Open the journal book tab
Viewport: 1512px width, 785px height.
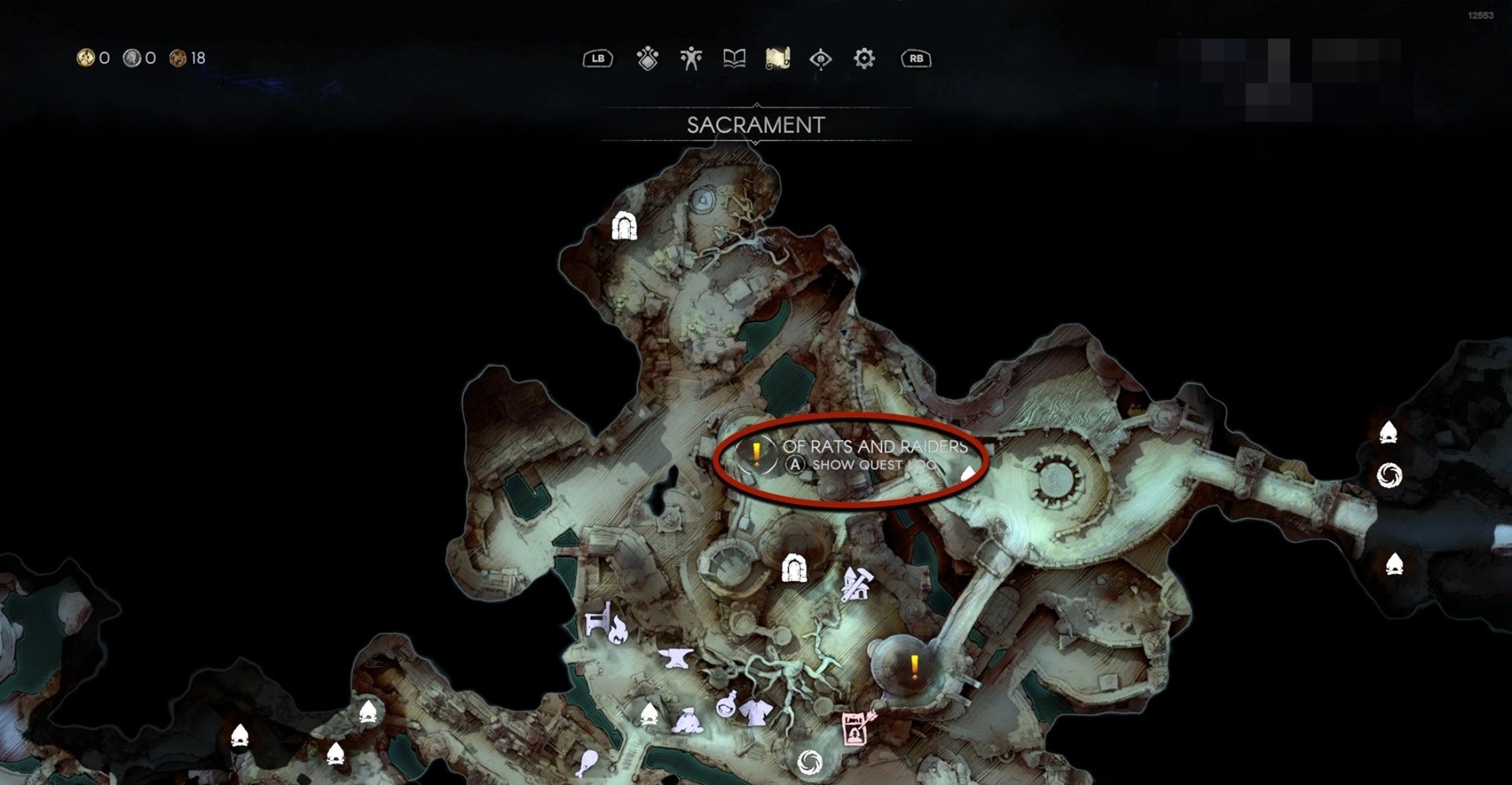coord(734,58)
